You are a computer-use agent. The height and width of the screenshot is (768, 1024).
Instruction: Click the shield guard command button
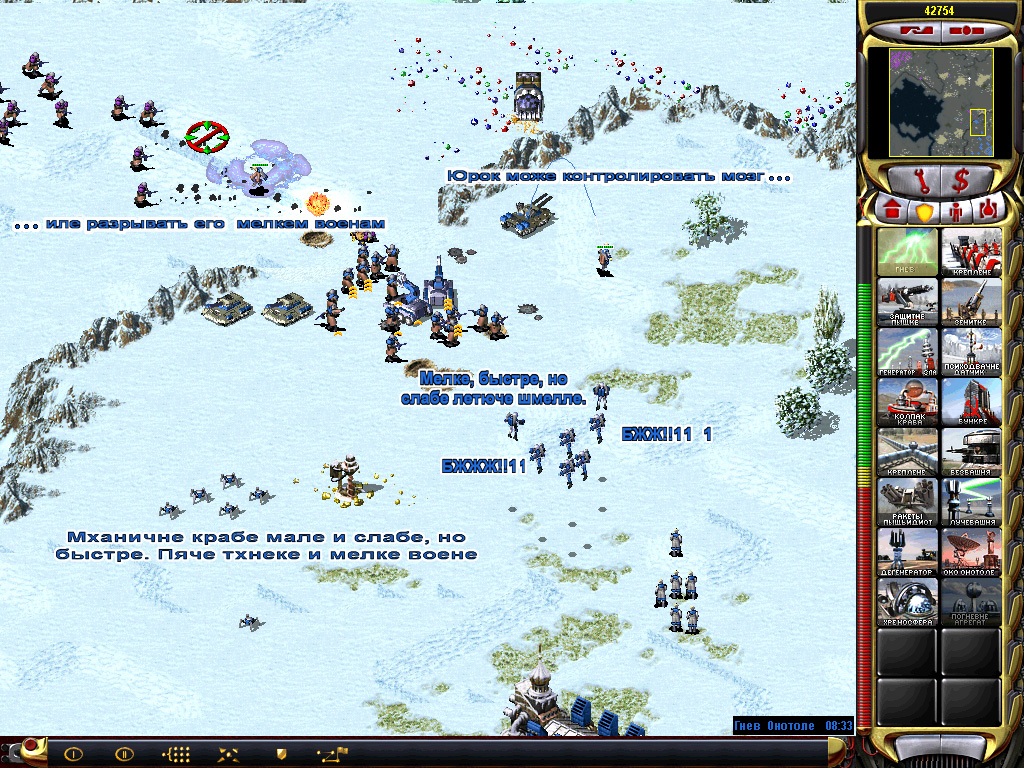point(281,754)
